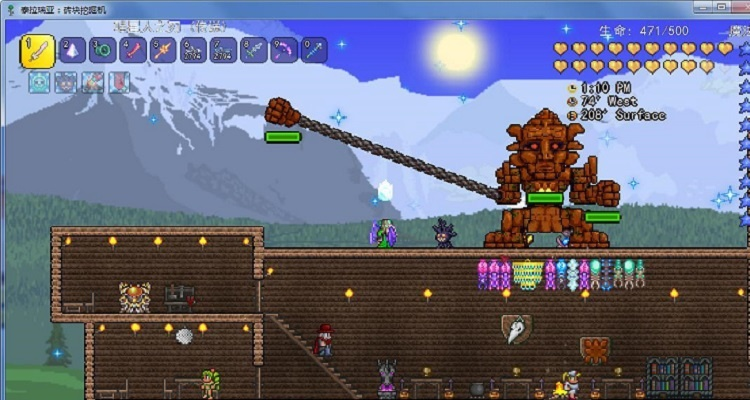
Task: Click the cyan round buff icon
Action: [x=39, y=83]
